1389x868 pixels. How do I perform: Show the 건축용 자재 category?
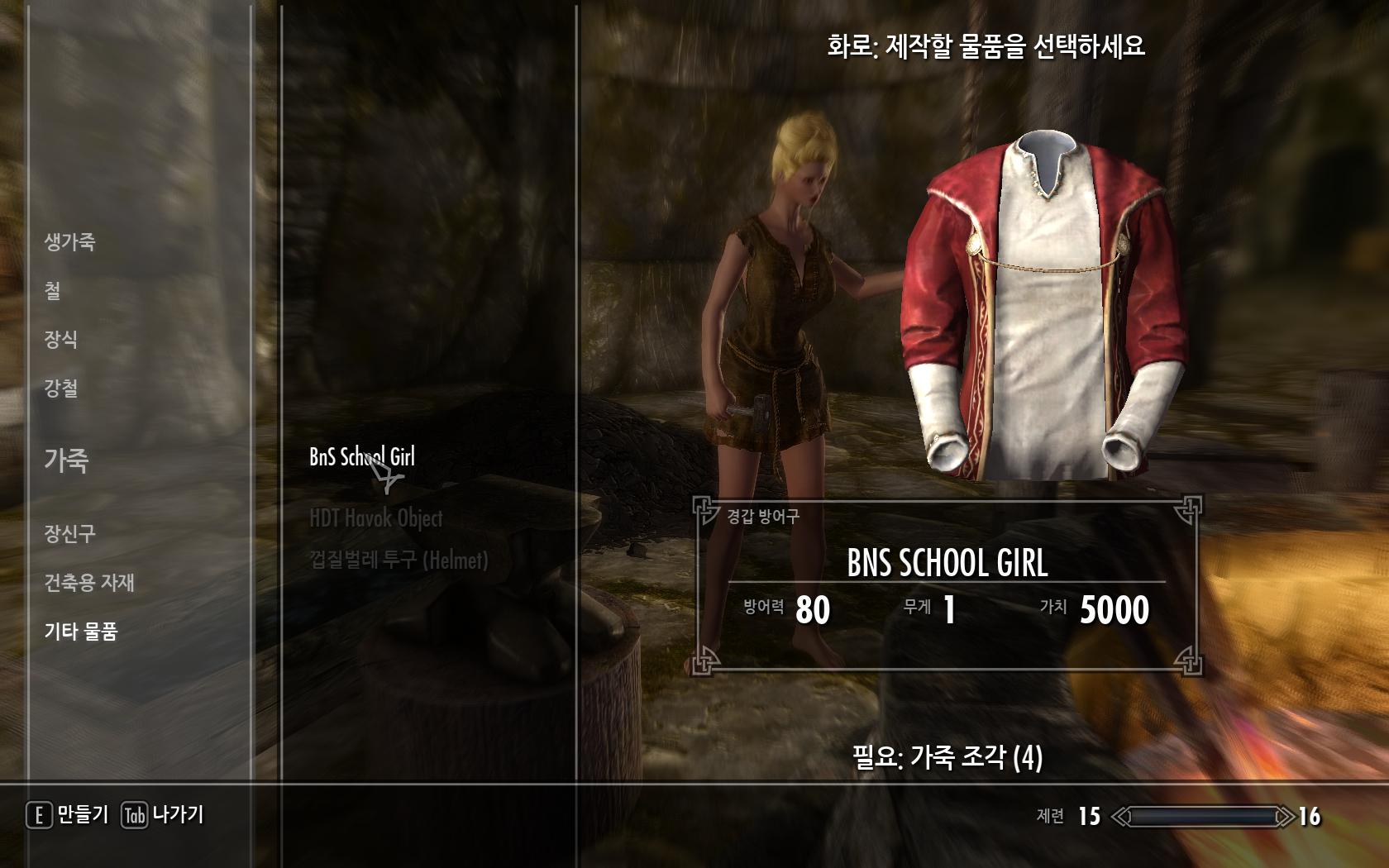(x=89, y=583)
